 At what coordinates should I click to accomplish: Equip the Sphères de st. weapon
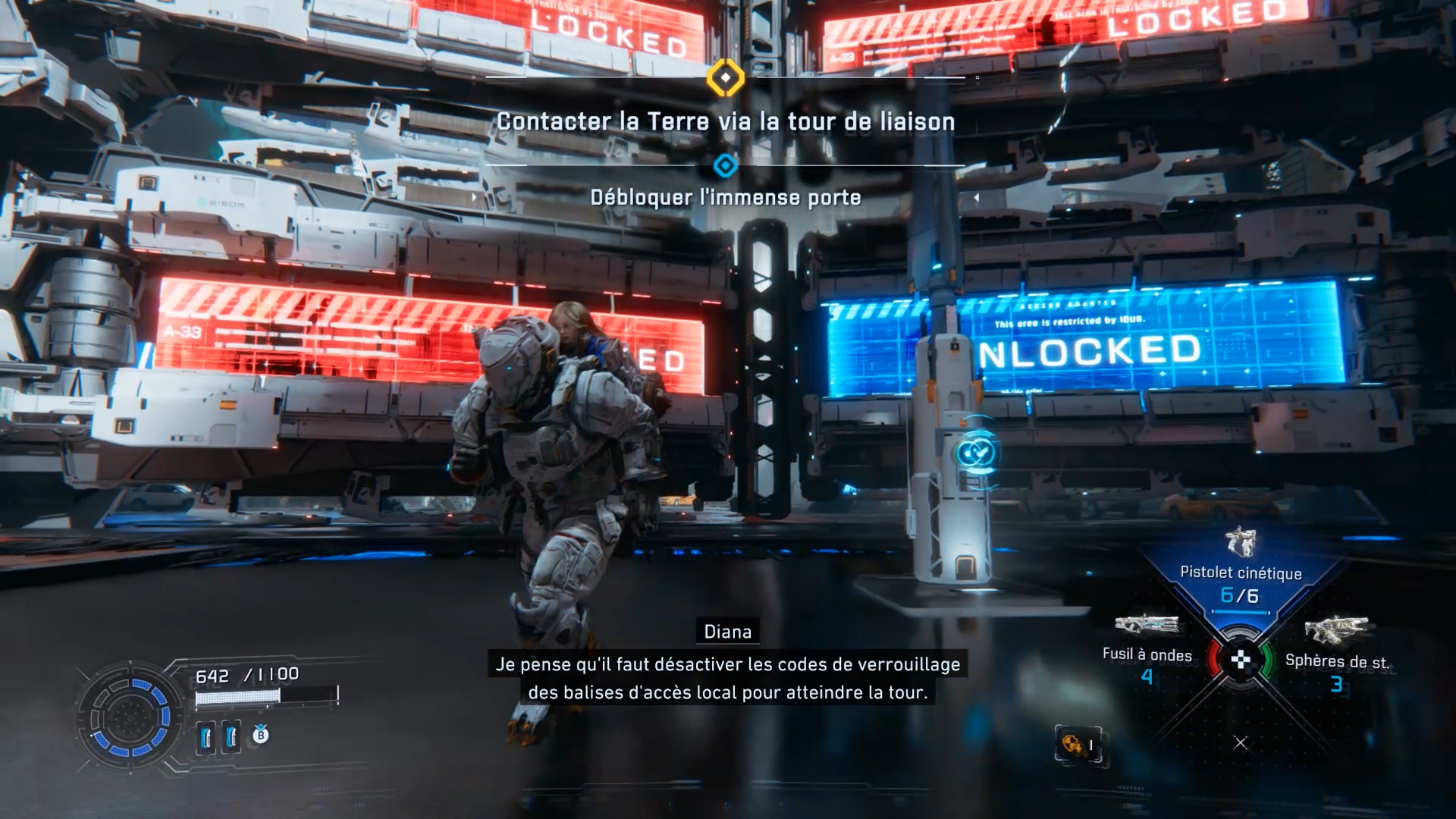[1336, 660]
